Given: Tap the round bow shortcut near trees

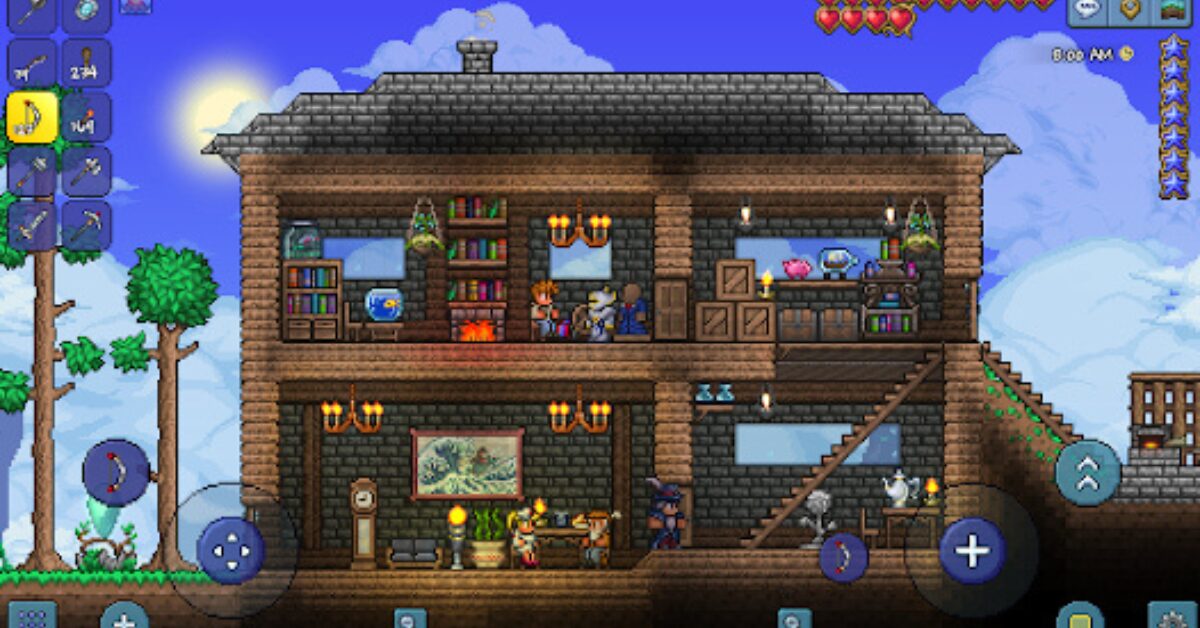Looking at the screenshot, I should [x=116, y=472].
